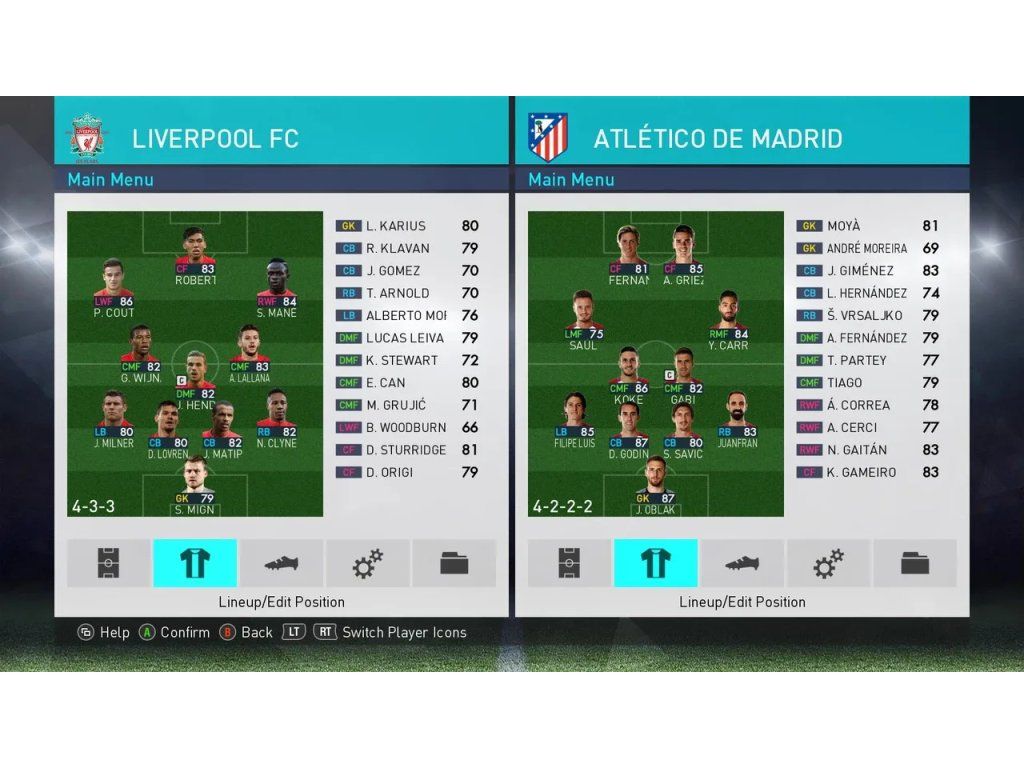
Task: Open Liverpool's folder data tab
Action: pyautogui.click(x=454, y=563)
